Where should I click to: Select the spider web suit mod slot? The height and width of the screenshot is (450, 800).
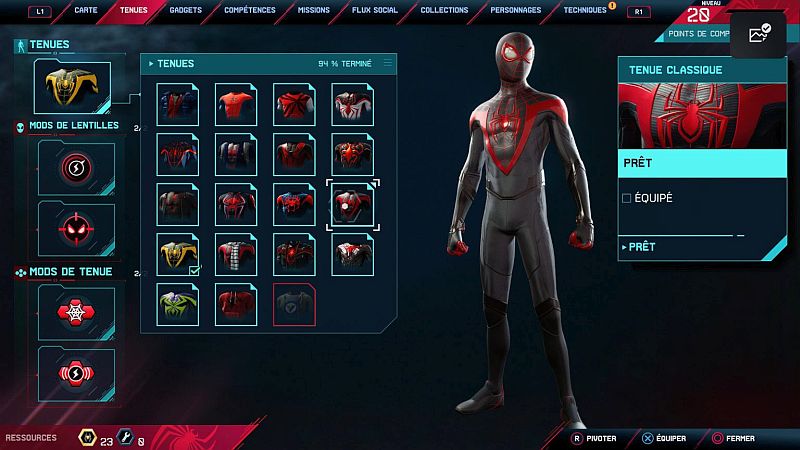pyautogui.click(x=76, y=313)
